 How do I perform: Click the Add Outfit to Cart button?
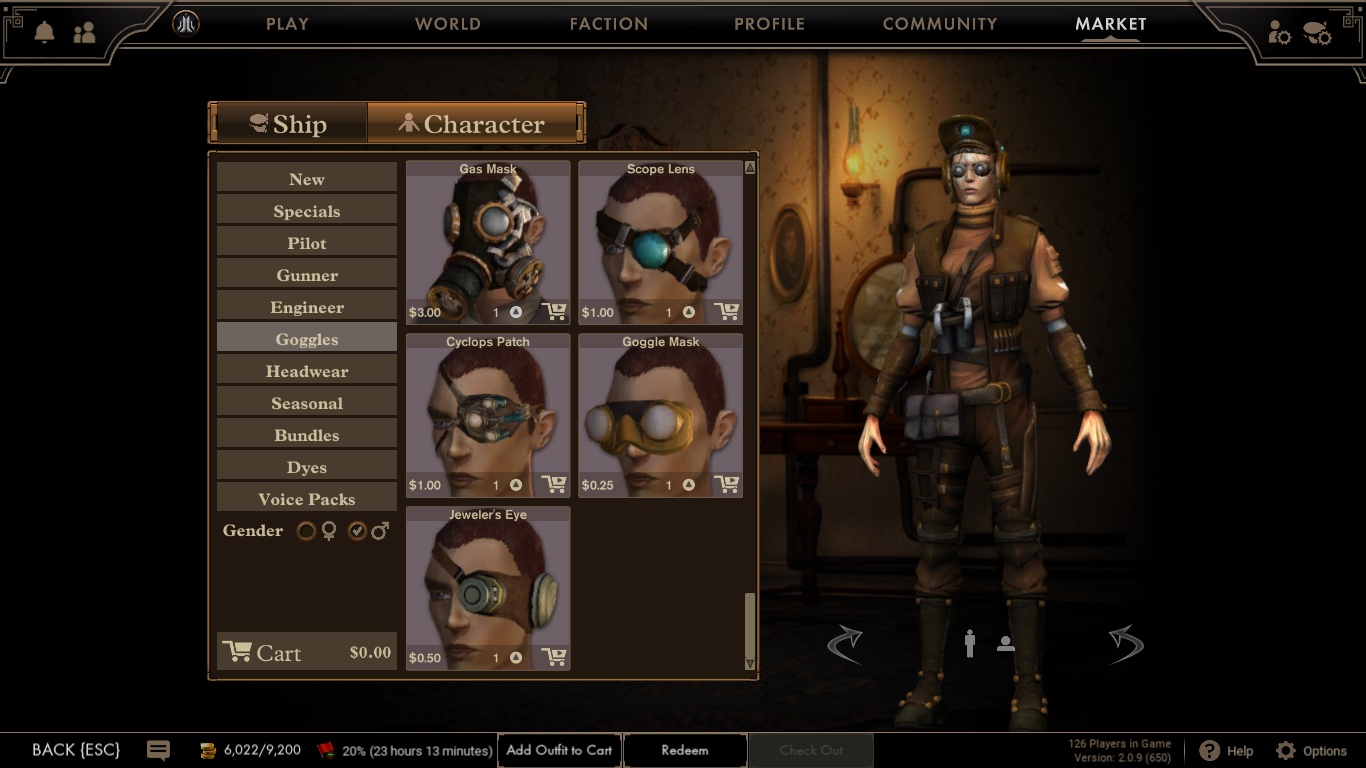pyautogui.click(x=559, y=750)
